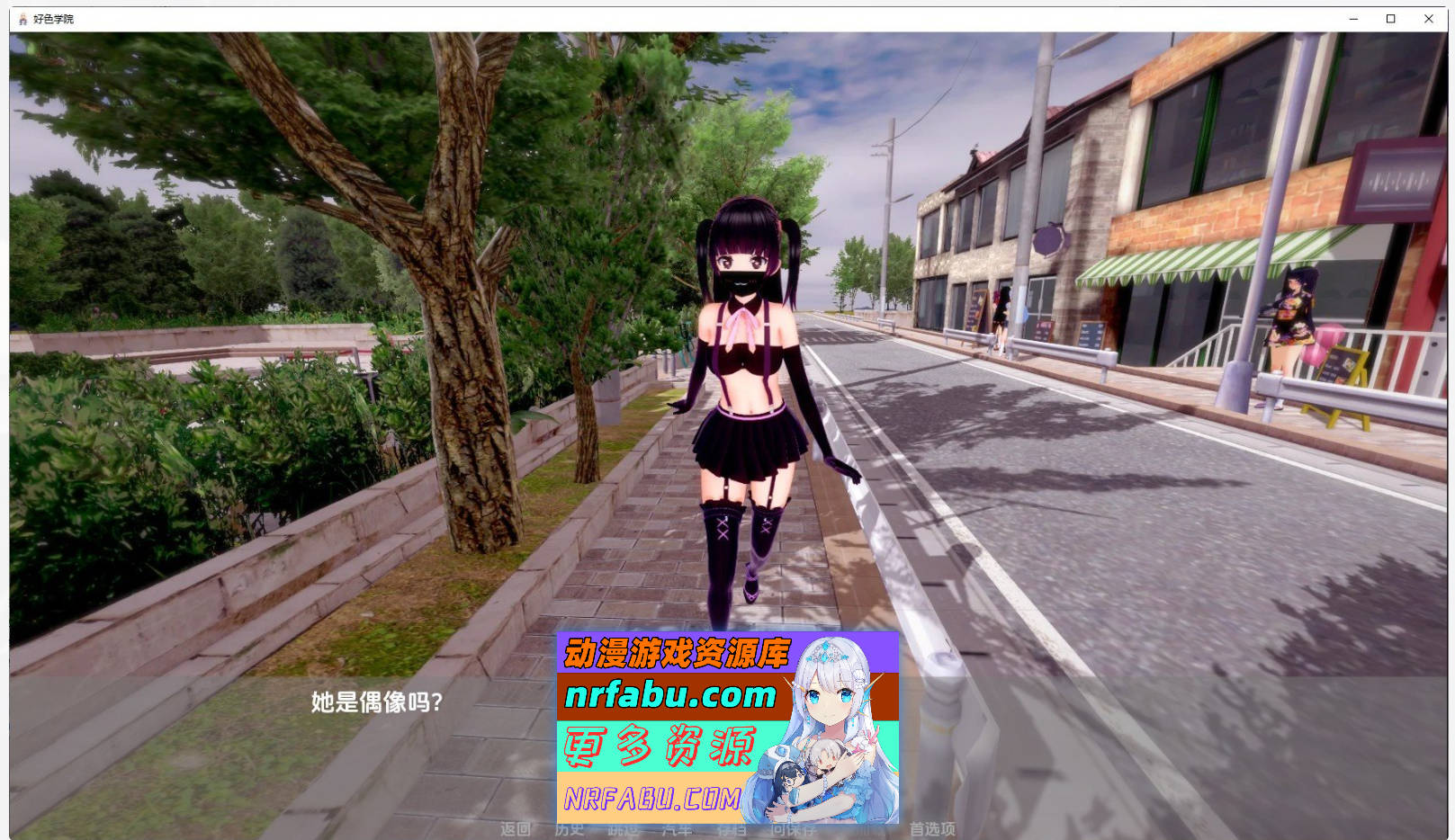Enable 跳过 skip mode in the quick menu

pyautogui.click(x=624, y=830)
